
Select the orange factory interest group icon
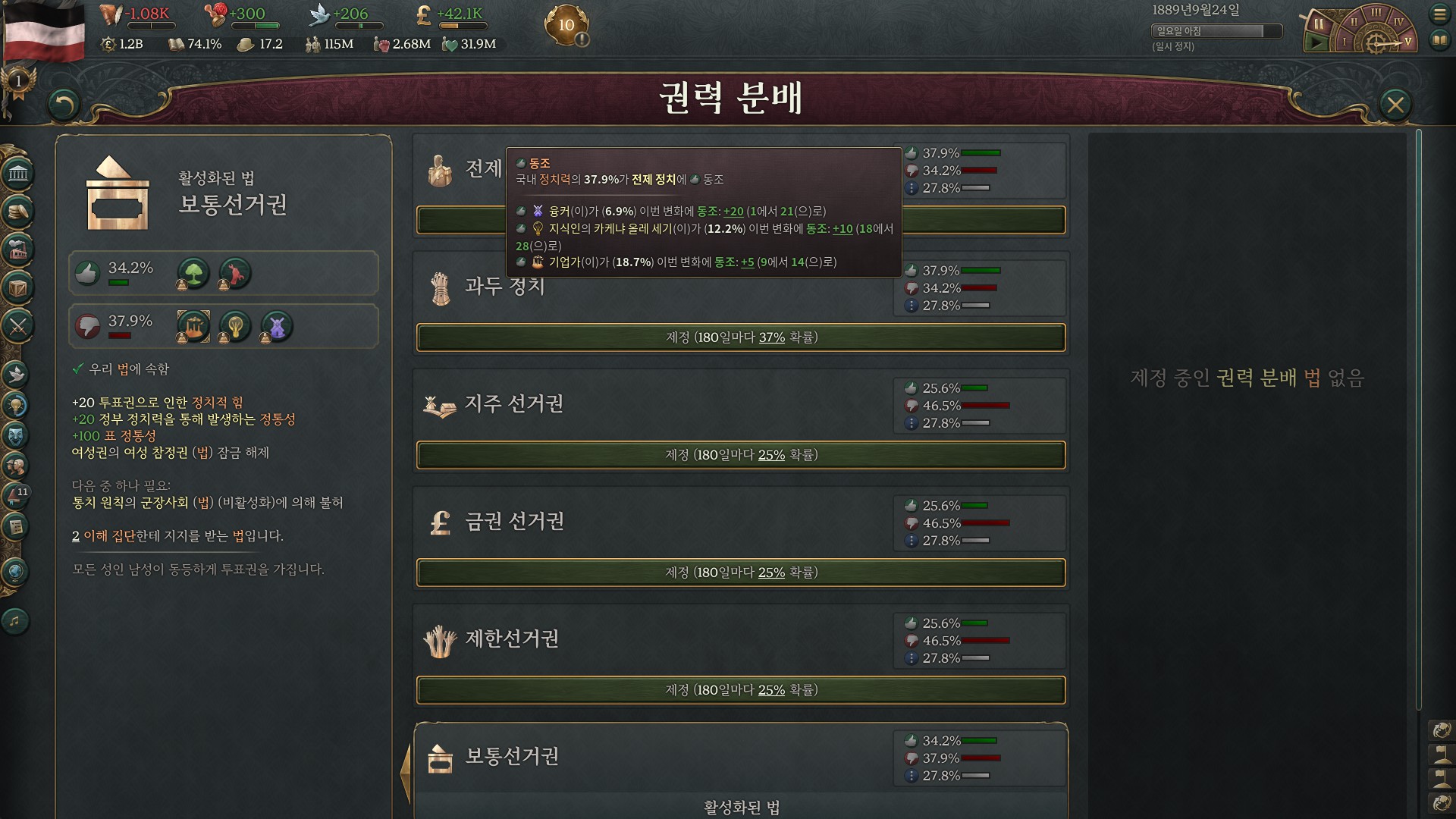point(193,326)
